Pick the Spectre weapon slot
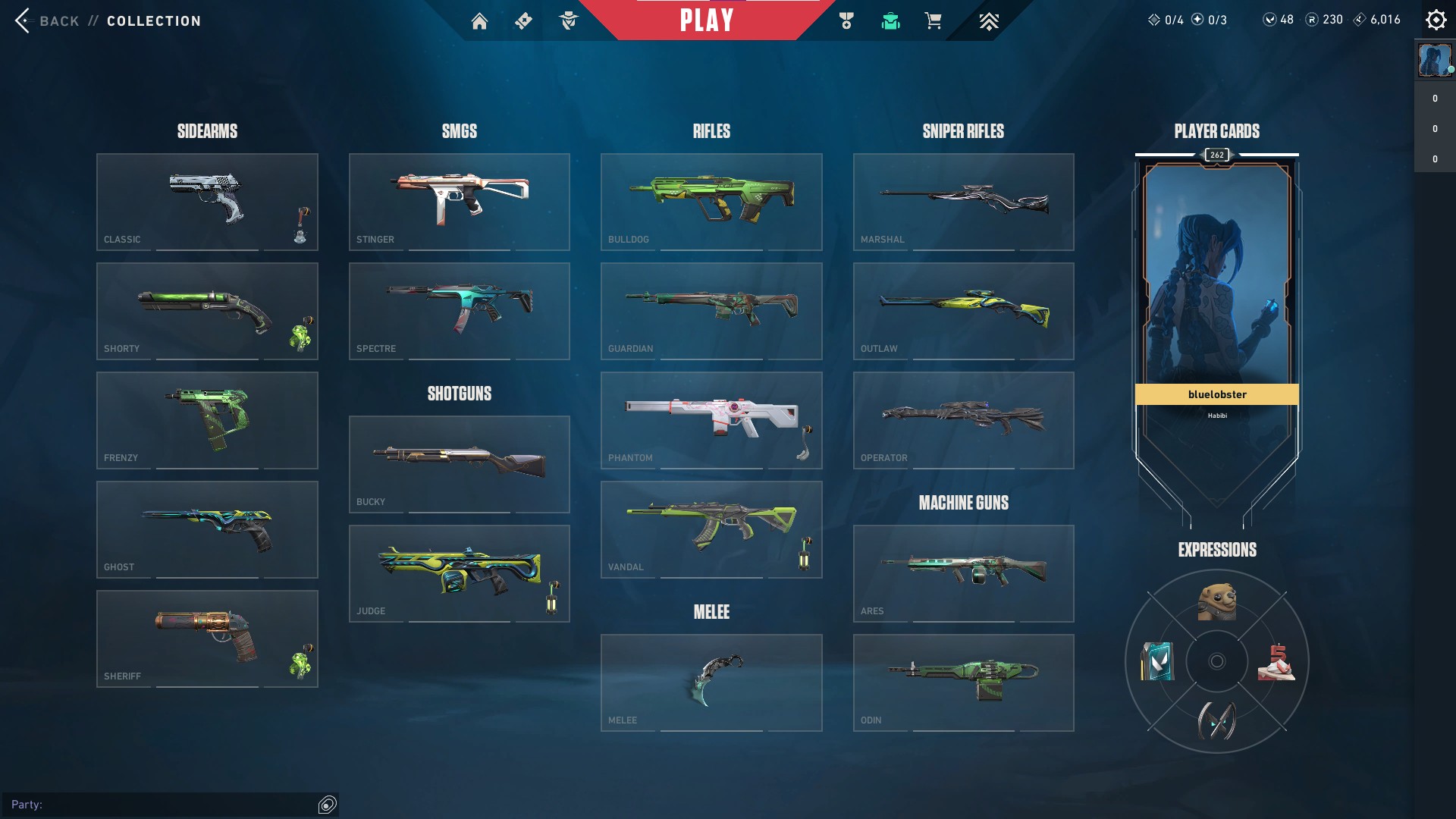The image size is (1456, 819). tap(459, 311)
